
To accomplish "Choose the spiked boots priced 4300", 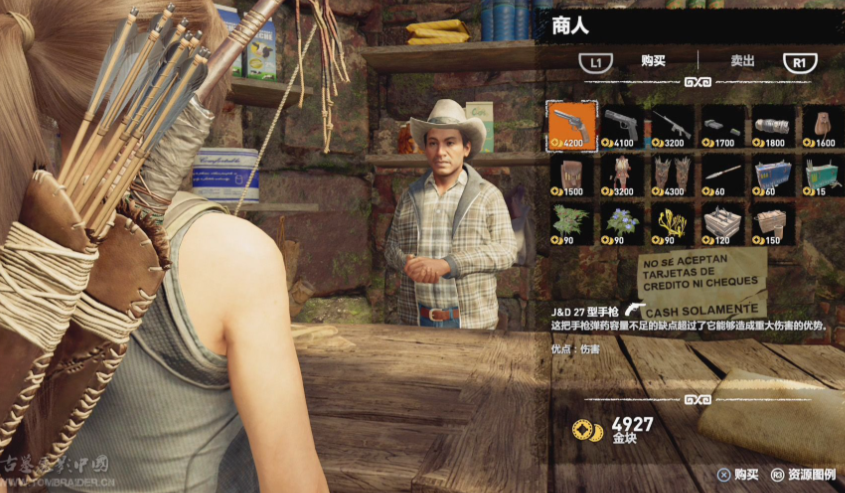I will [672, 175].
